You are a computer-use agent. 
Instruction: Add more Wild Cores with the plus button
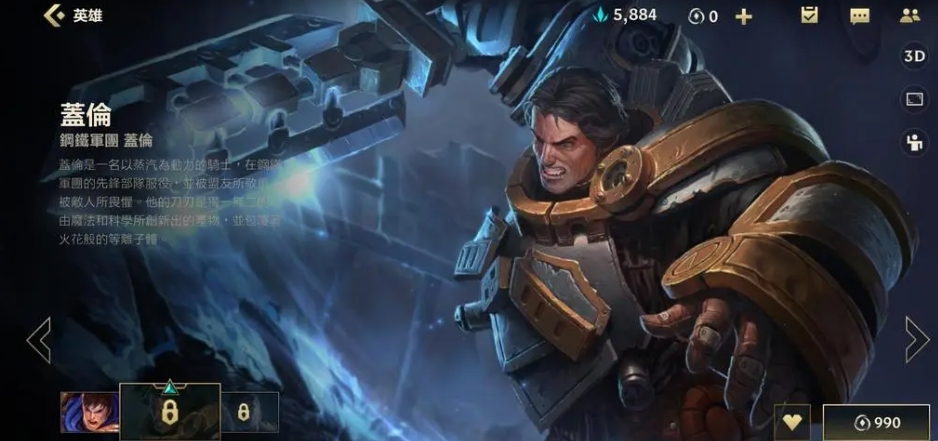[x=743, y=16]
